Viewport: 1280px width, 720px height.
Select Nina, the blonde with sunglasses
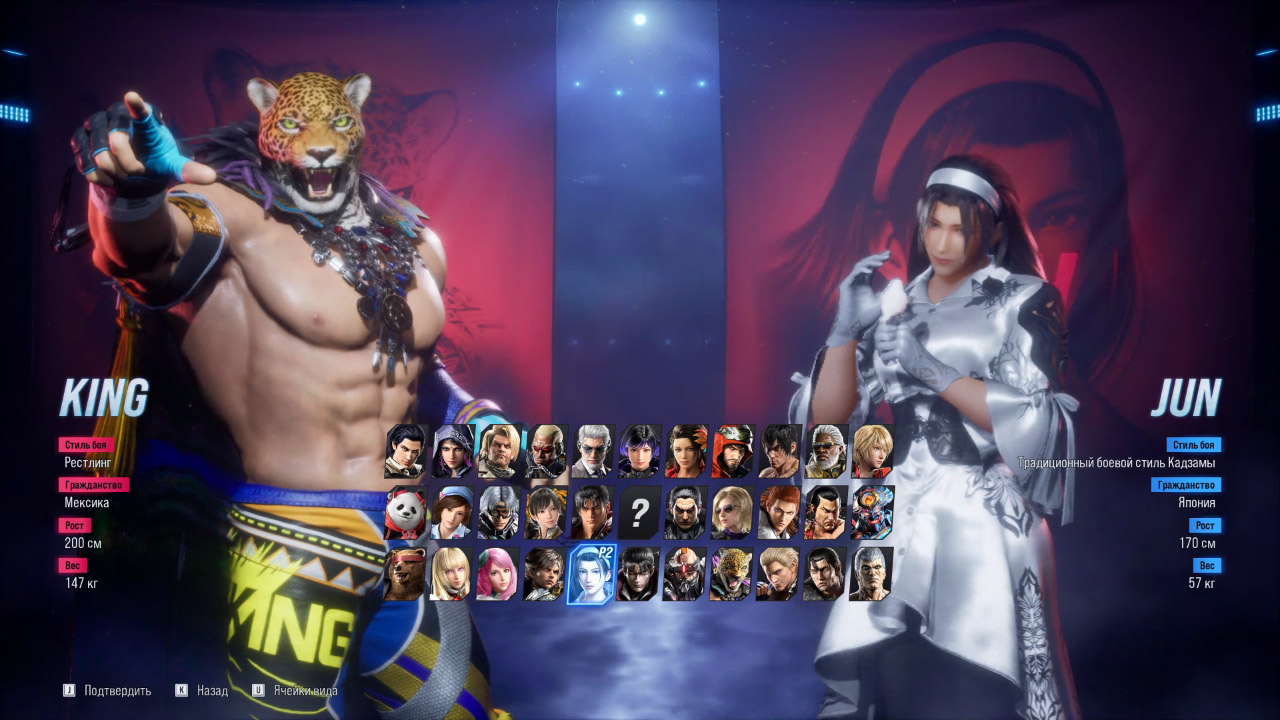pyautogui.click(x=730, y=510)
